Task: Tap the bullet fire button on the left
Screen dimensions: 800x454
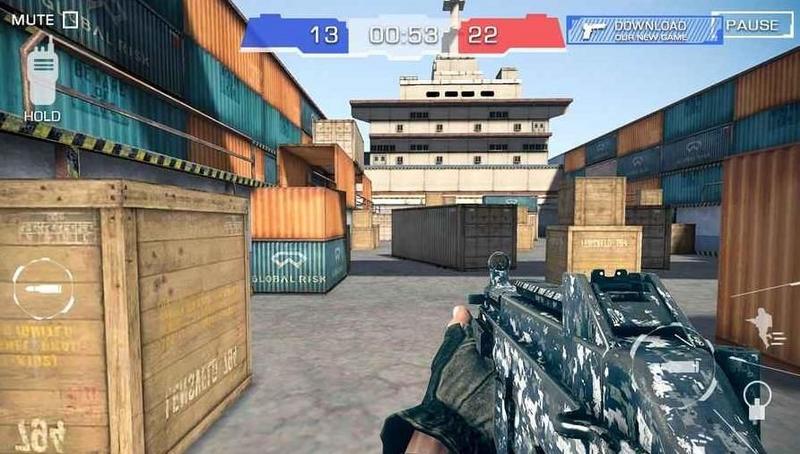Action: (43, 290)
